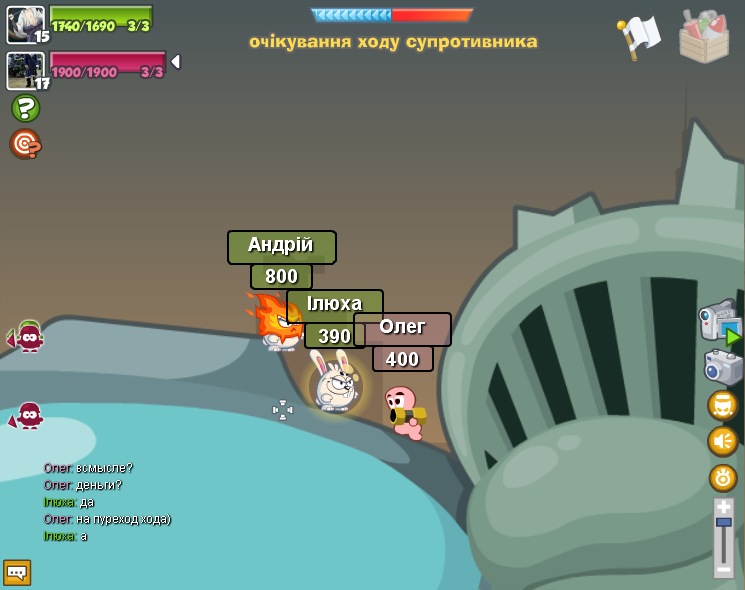Toggle the sound speaker button
This screenshot has height=590, width=745.
coord(723,441)
